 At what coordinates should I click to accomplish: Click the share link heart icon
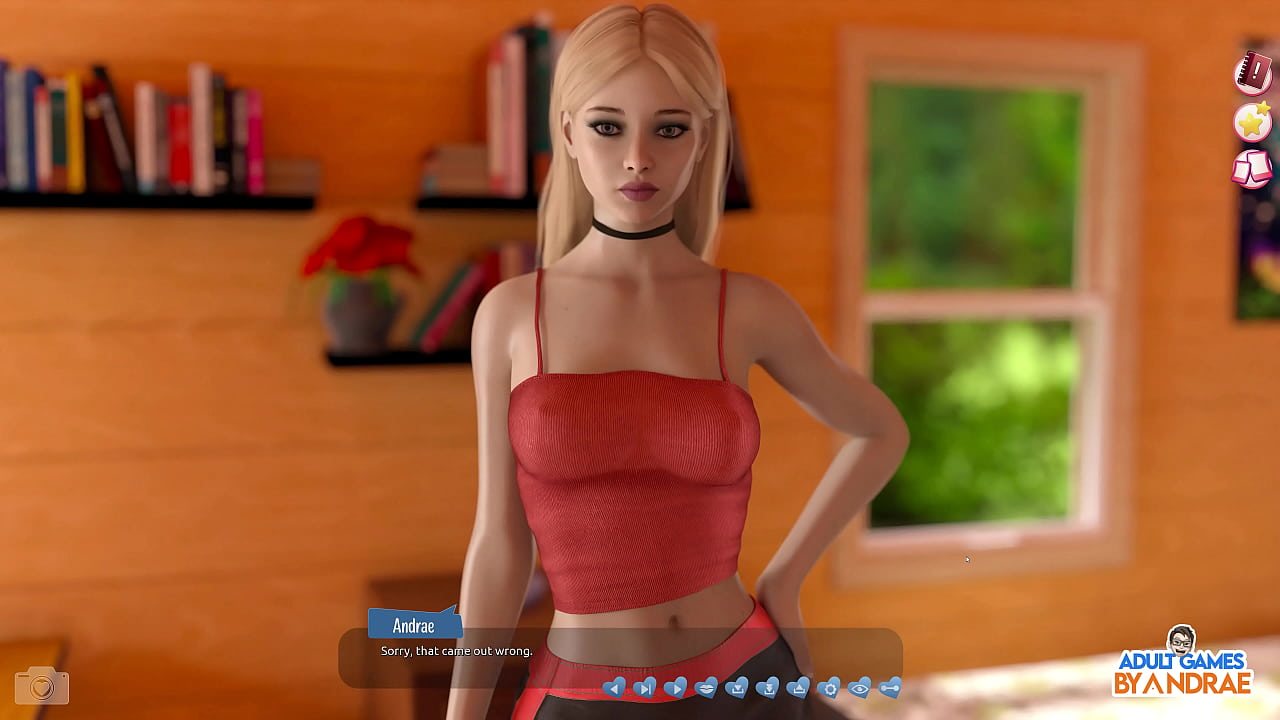point(890,687)
